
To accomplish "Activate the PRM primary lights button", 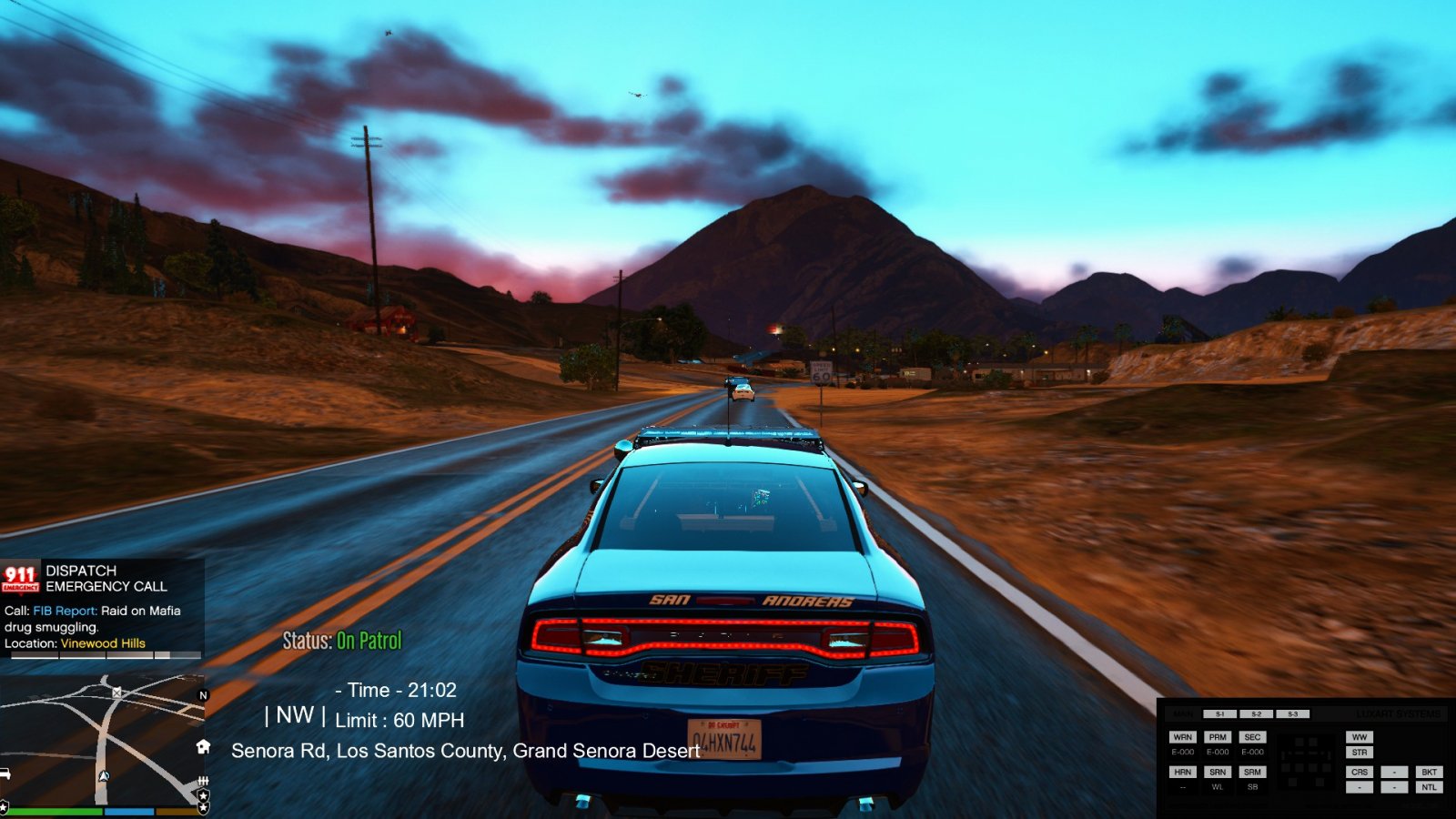I will click(x=1218, y=737).
